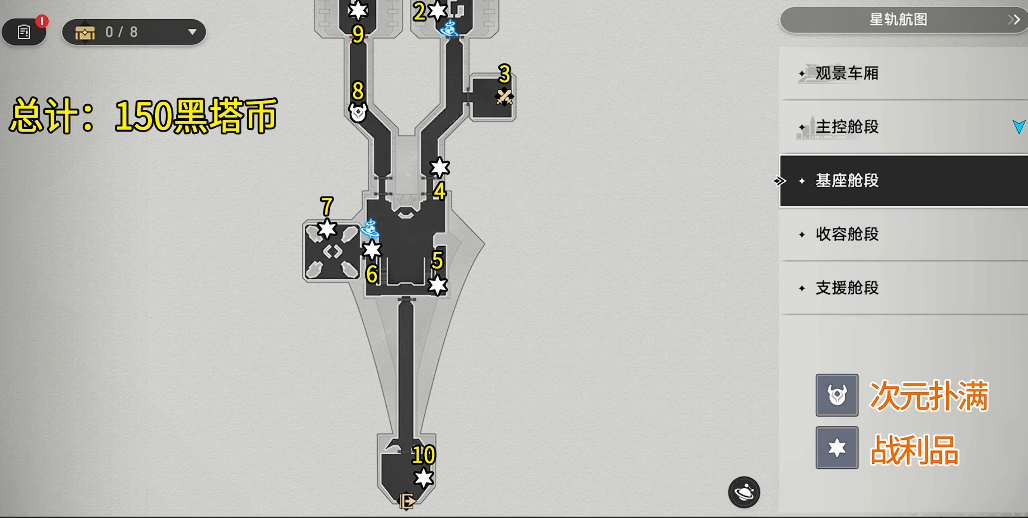Select the blue space anchor near marker 6
The image size is (1028, 518).
click(x=370, y=229)
